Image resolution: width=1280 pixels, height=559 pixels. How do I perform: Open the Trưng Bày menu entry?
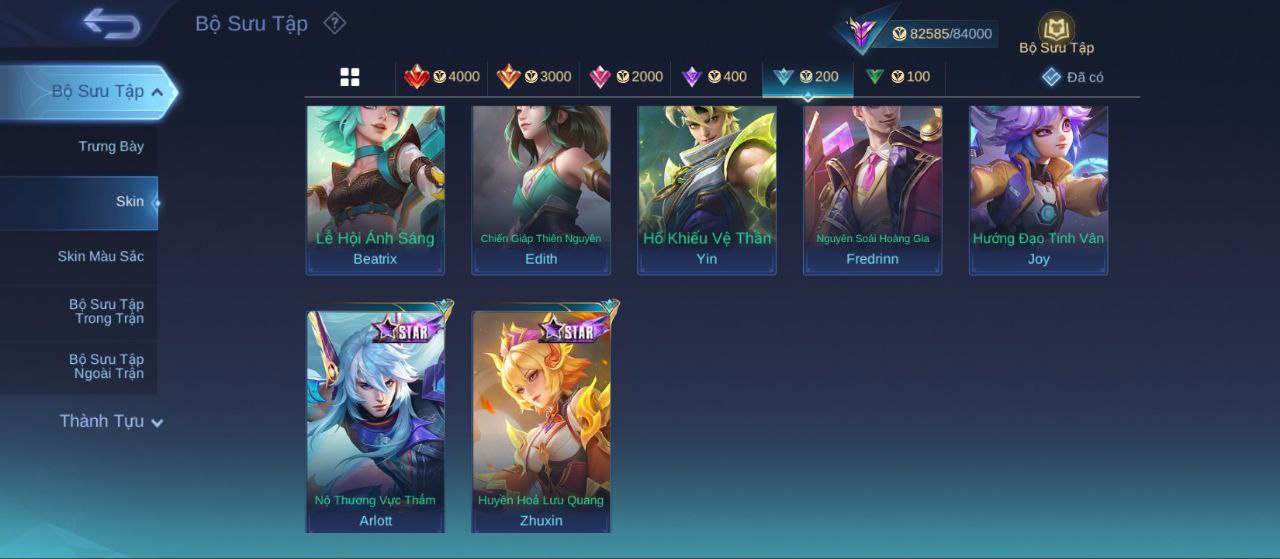(110, 147)
